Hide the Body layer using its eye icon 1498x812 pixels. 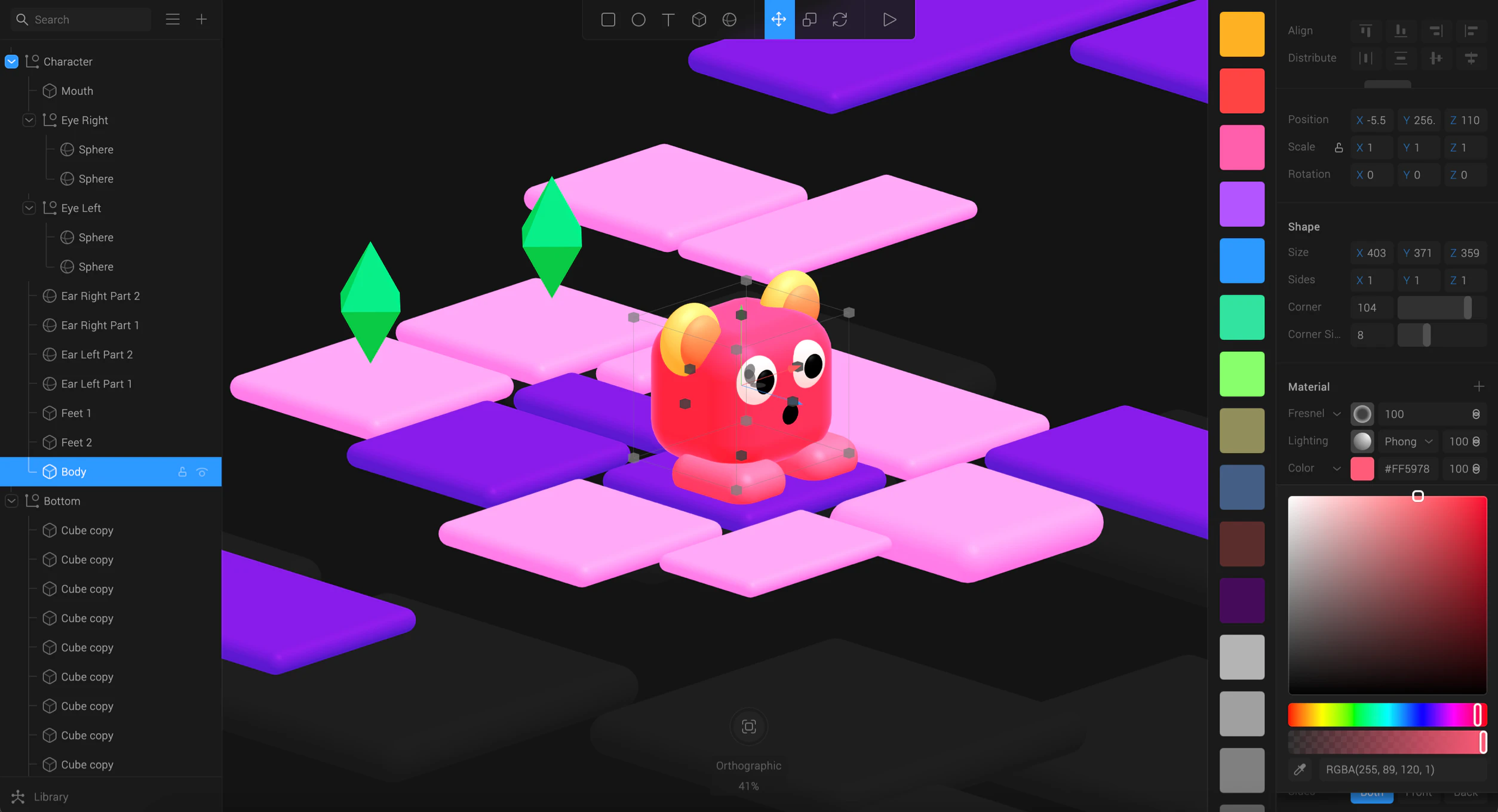point(201,472)
